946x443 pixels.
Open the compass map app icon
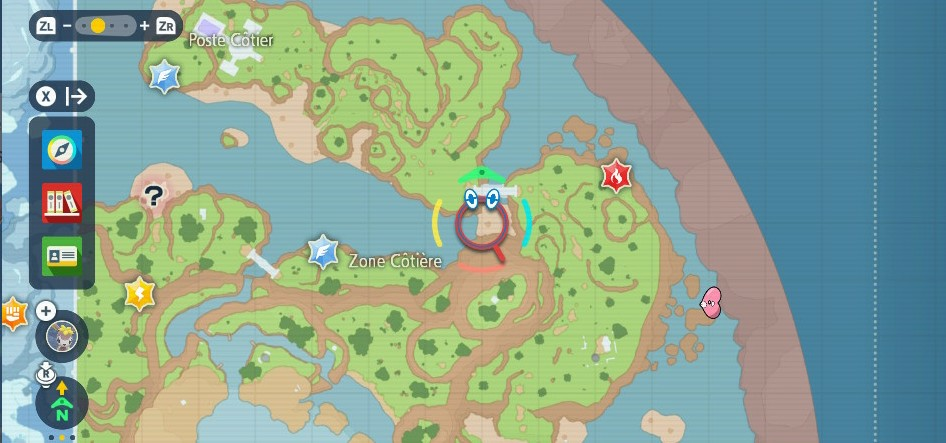(x=62, y=151)
